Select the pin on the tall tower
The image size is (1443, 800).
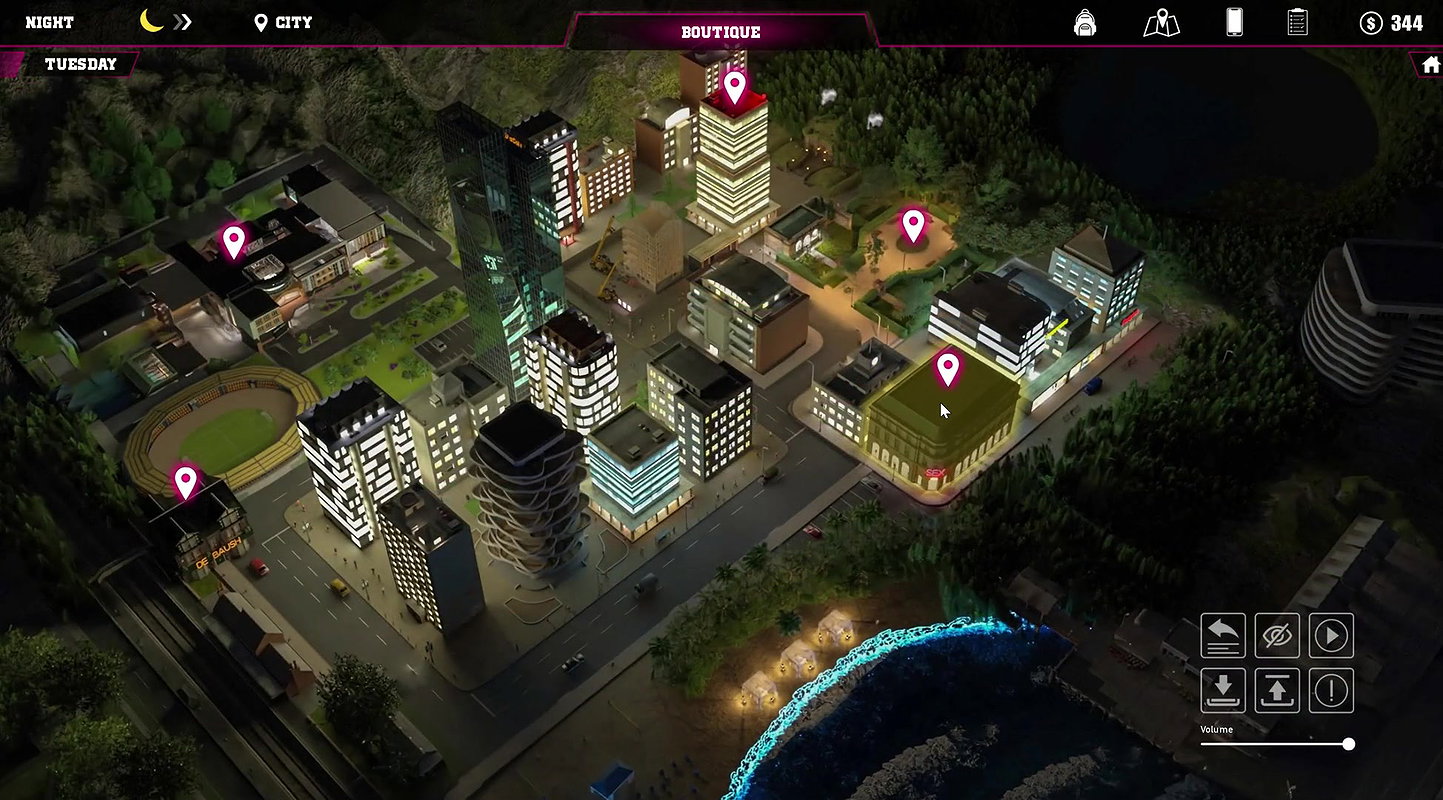coord(735,86)
